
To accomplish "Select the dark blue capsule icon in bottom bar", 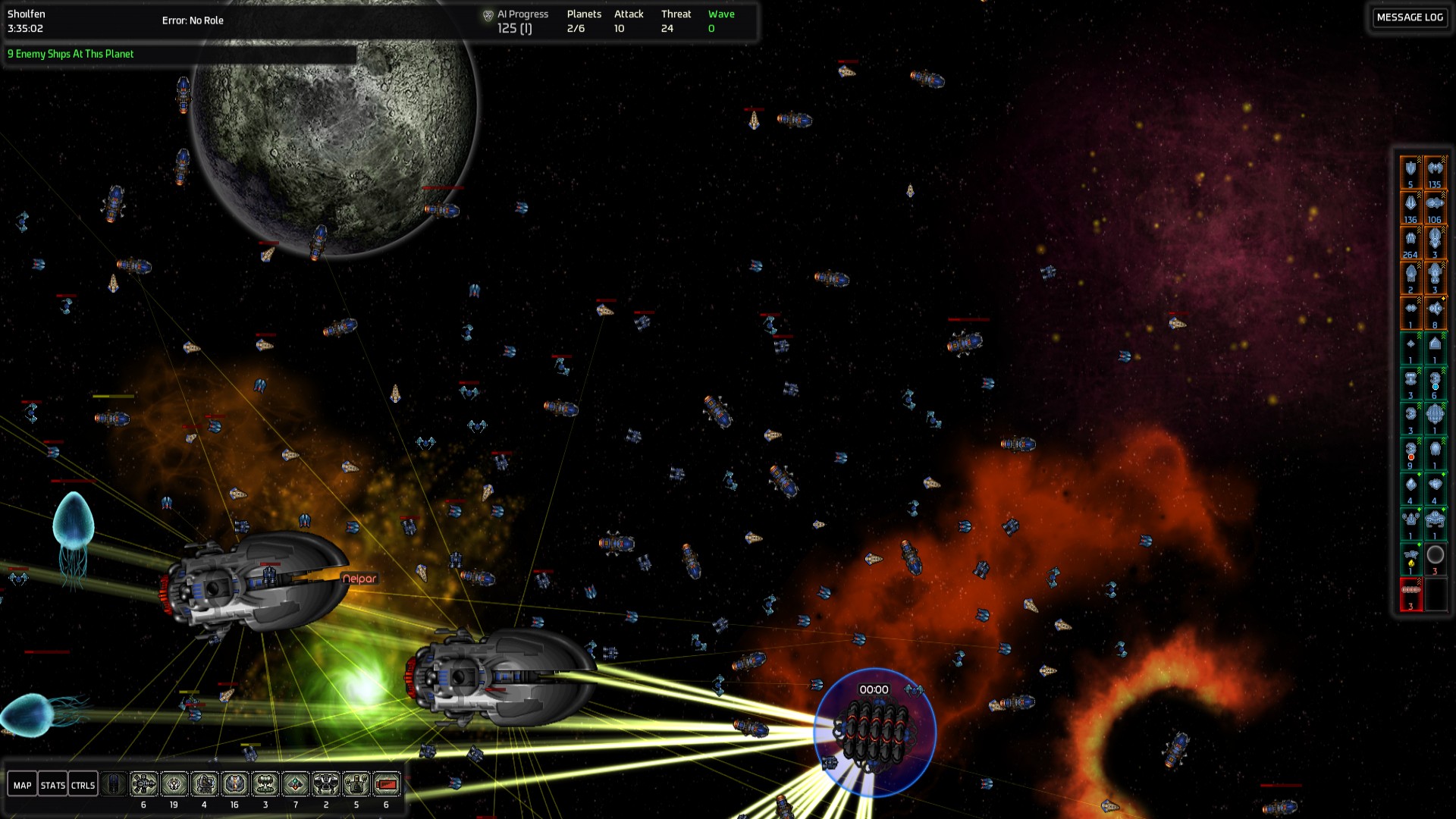I will coord(114,783).
